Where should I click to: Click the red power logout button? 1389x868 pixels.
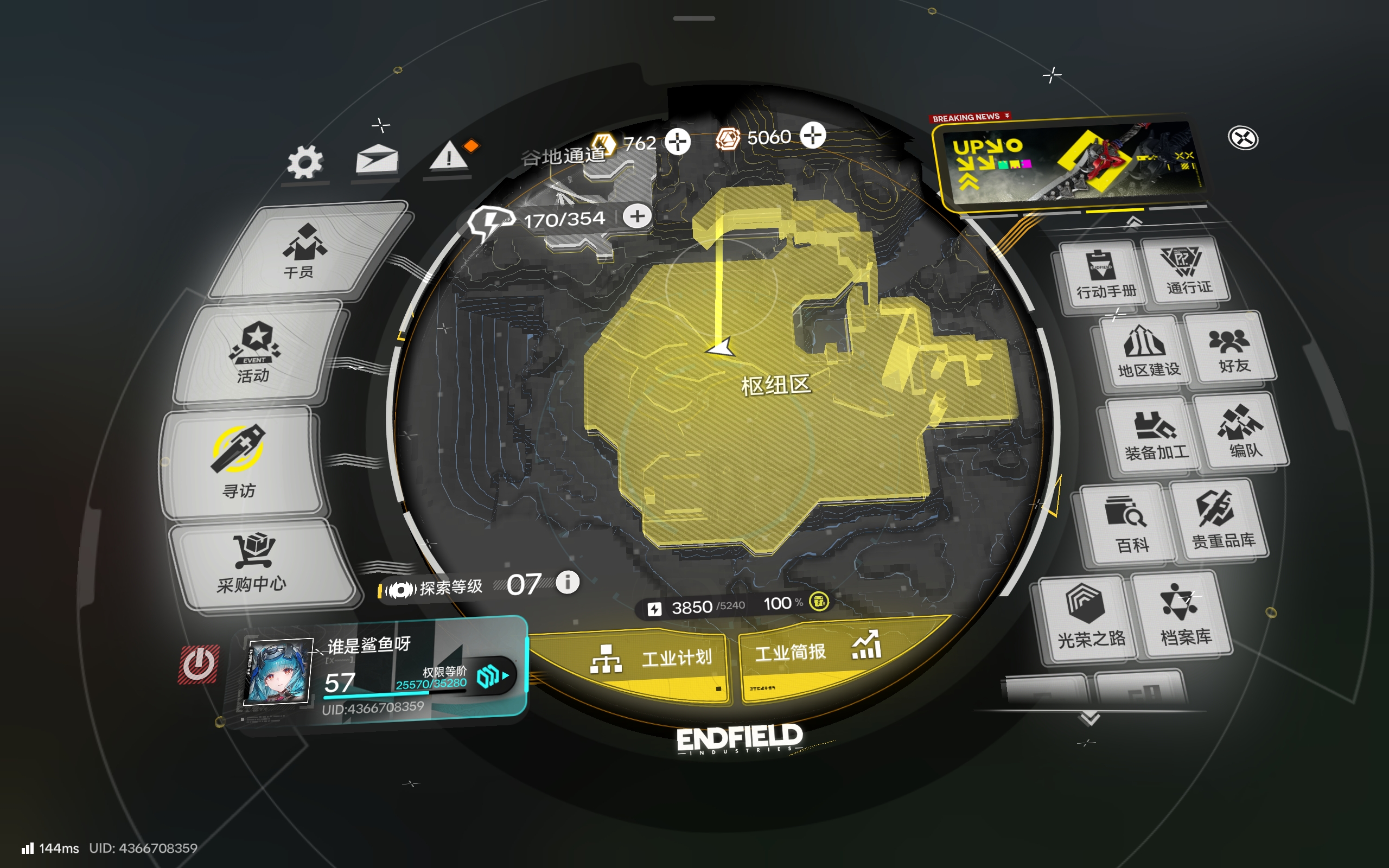point(199,663)
